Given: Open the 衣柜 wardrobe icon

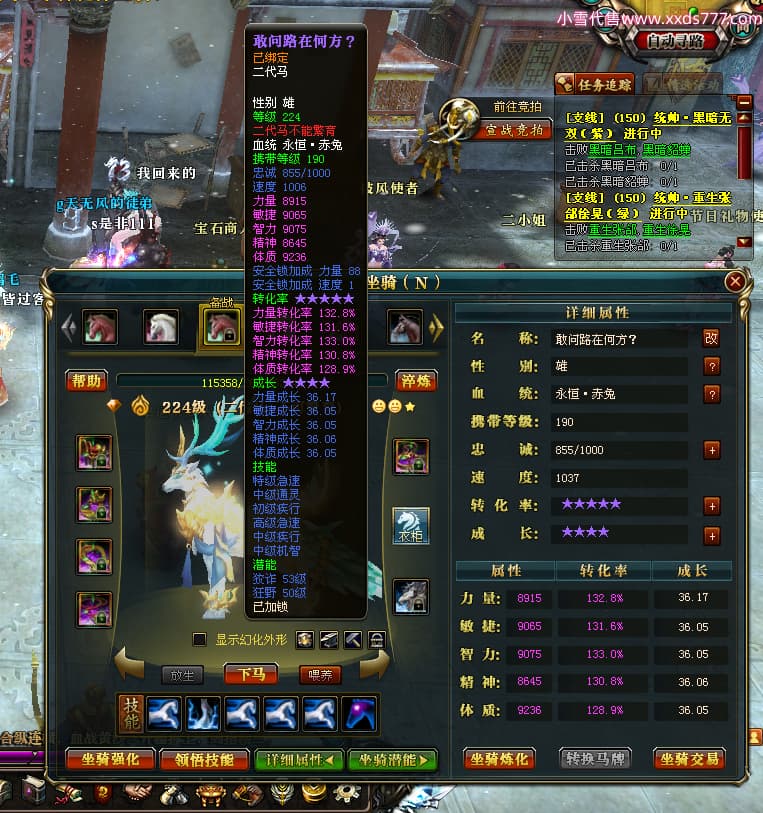Looking at the screenshot, I should pyautogui.click(x=410, y=526).
